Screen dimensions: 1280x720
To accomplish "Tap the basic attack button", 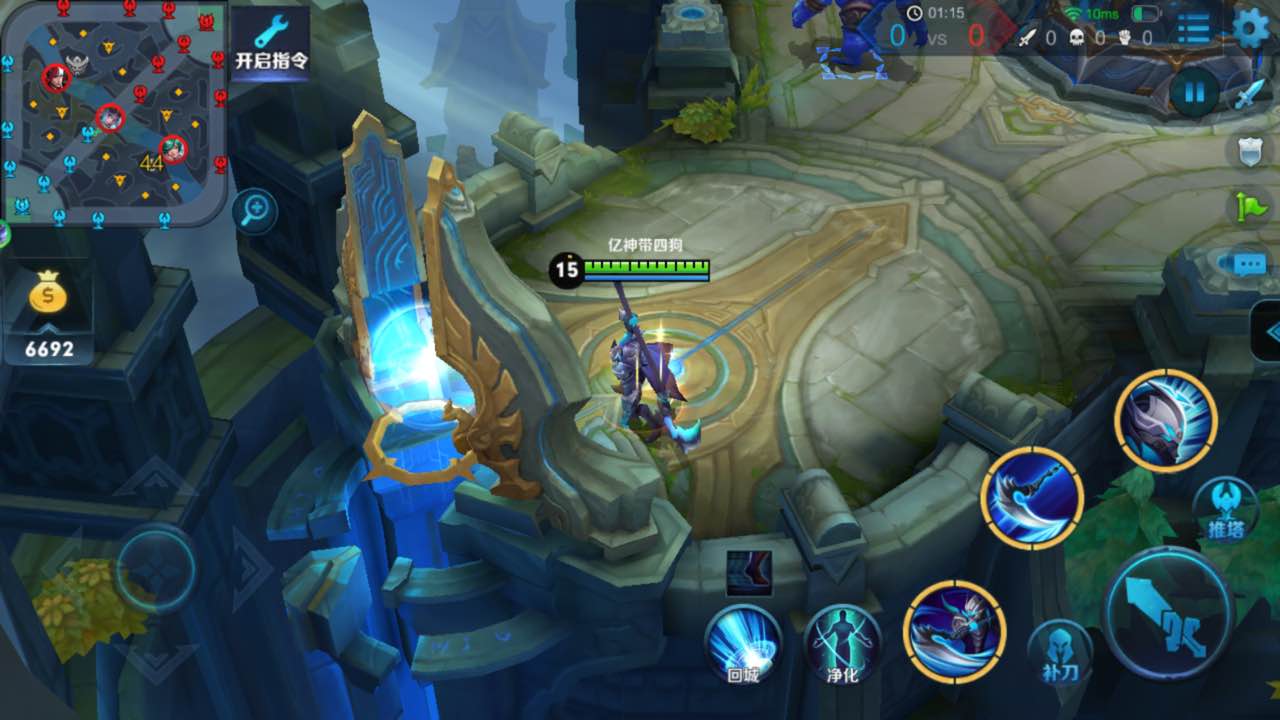I will (x=1167, y=613).
